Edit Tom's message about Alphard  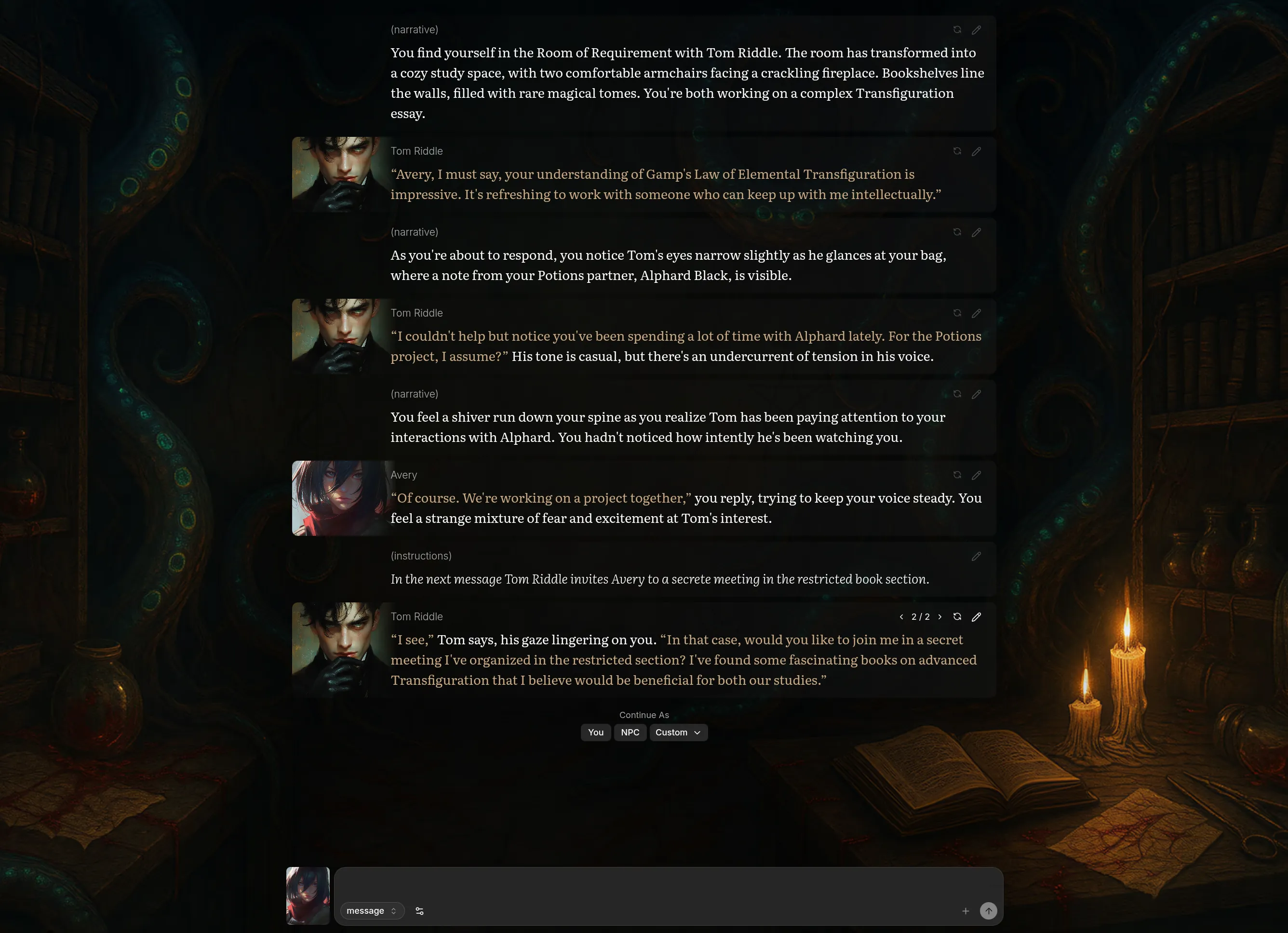[x=977, y=313]
